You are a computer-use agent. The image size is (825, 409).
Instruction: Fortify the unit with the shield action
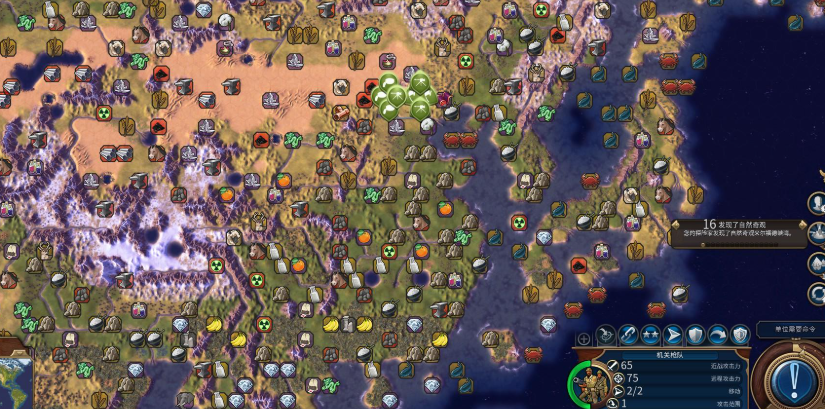tap(695, 335)
